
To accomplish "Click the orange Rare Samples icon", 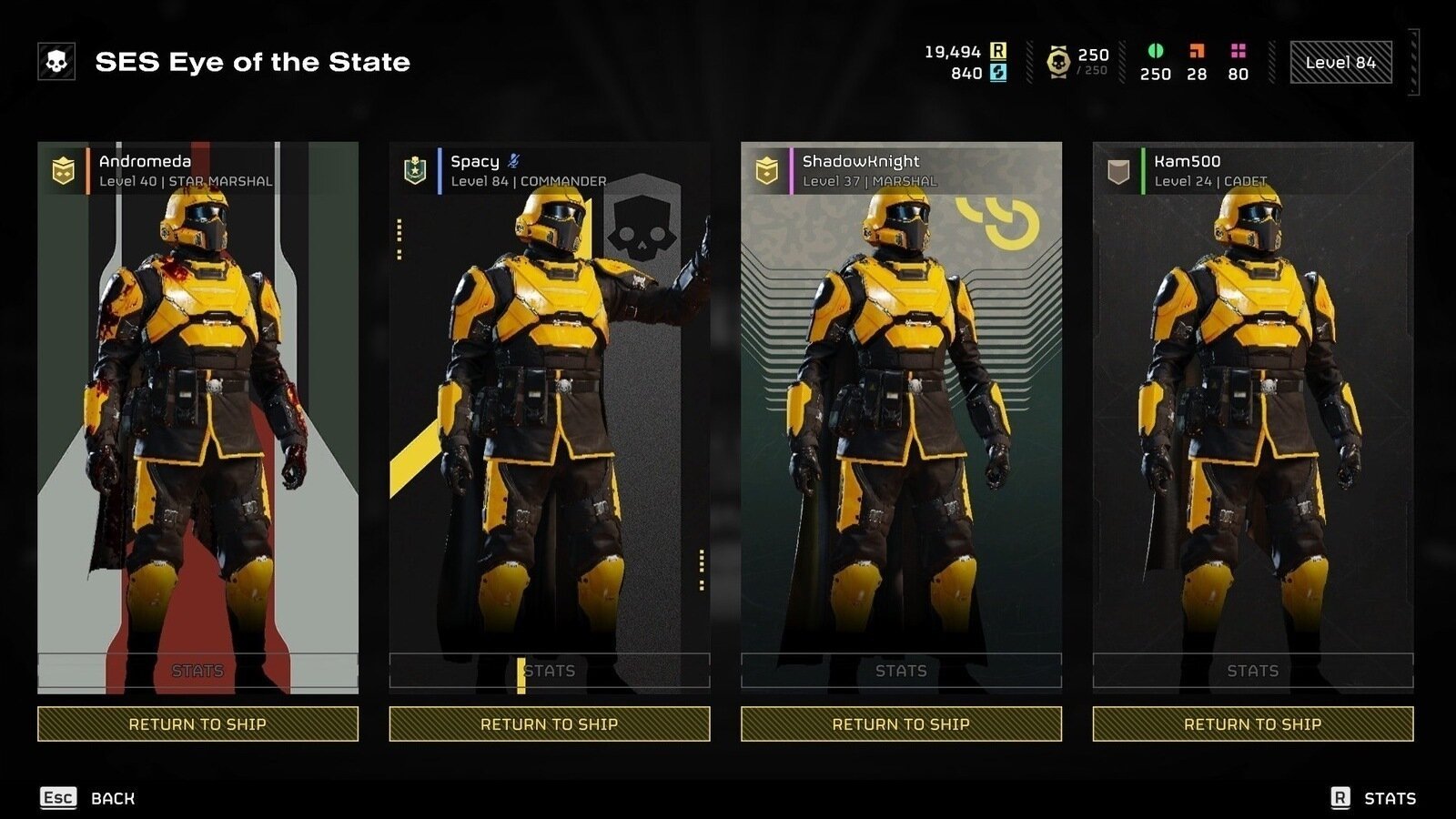I will (x=1197, y=50).
